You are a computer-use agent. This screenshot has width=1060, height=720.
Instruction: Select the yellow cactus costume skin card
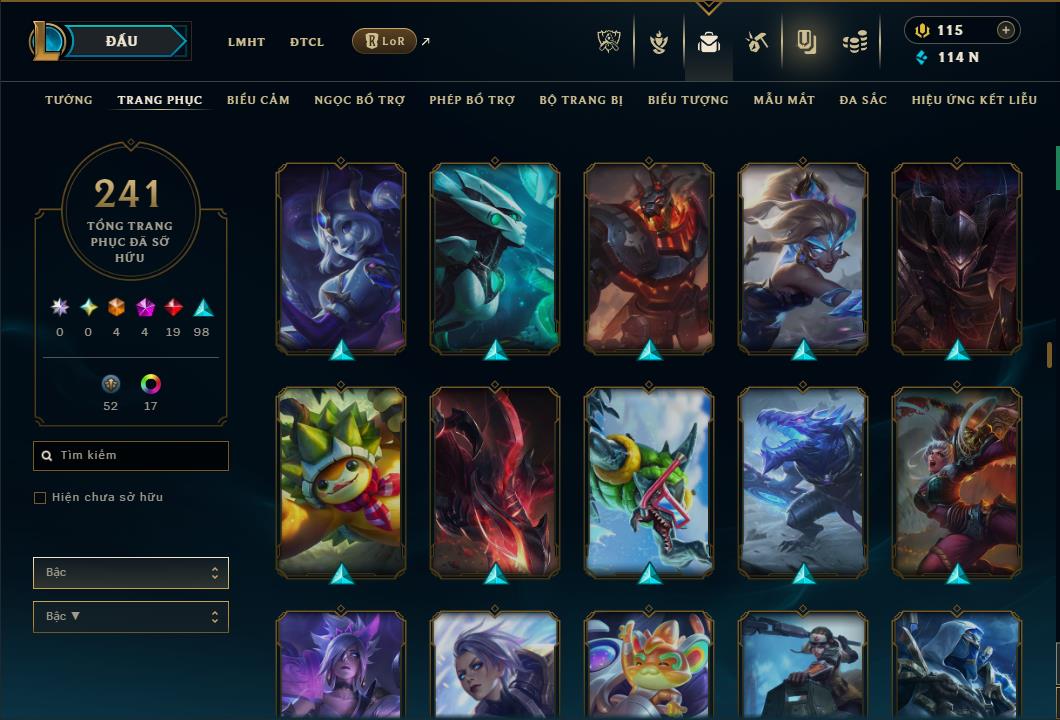tap(341, 480)
